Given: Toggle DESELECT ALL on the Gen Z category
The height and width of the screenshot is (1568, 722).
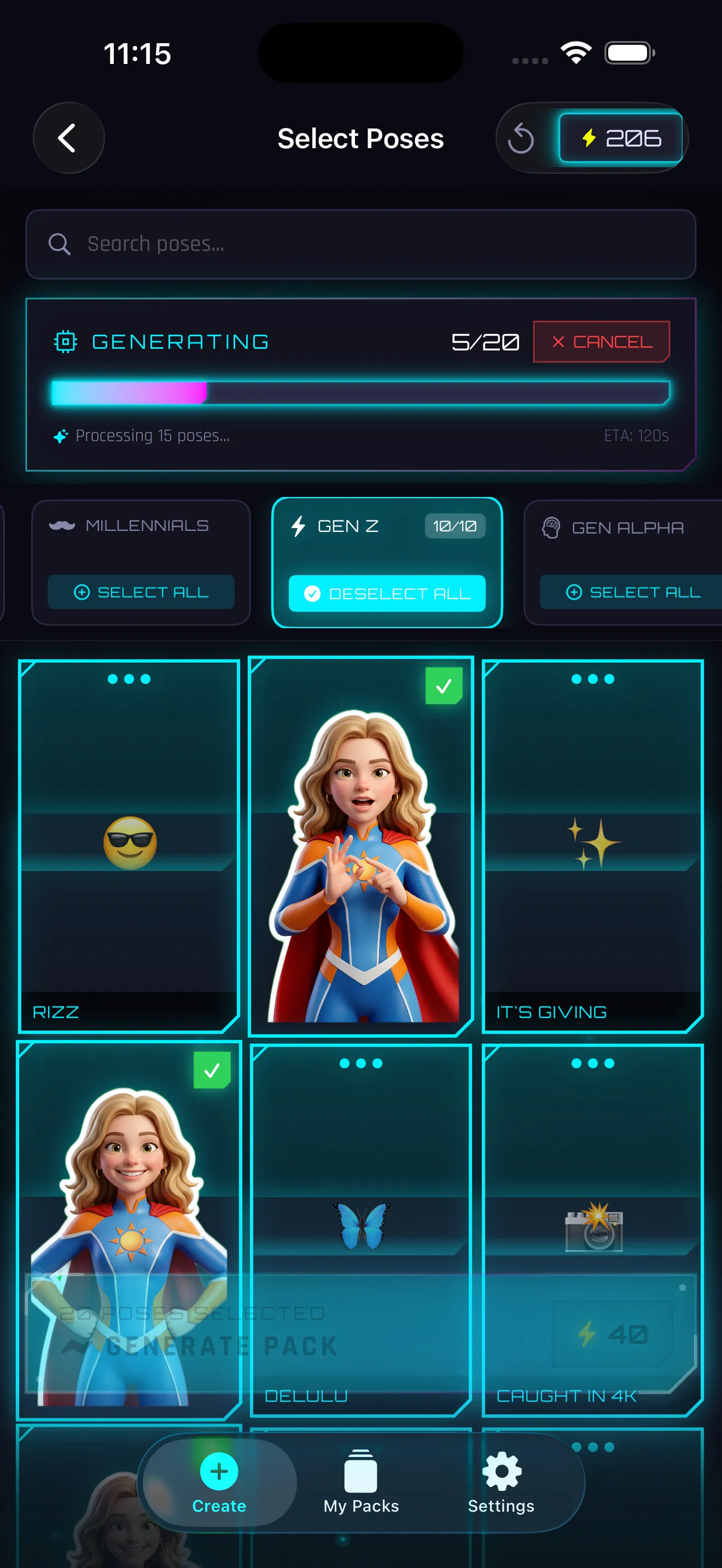Looking at the screenshot, I should [x=387, y=594].
